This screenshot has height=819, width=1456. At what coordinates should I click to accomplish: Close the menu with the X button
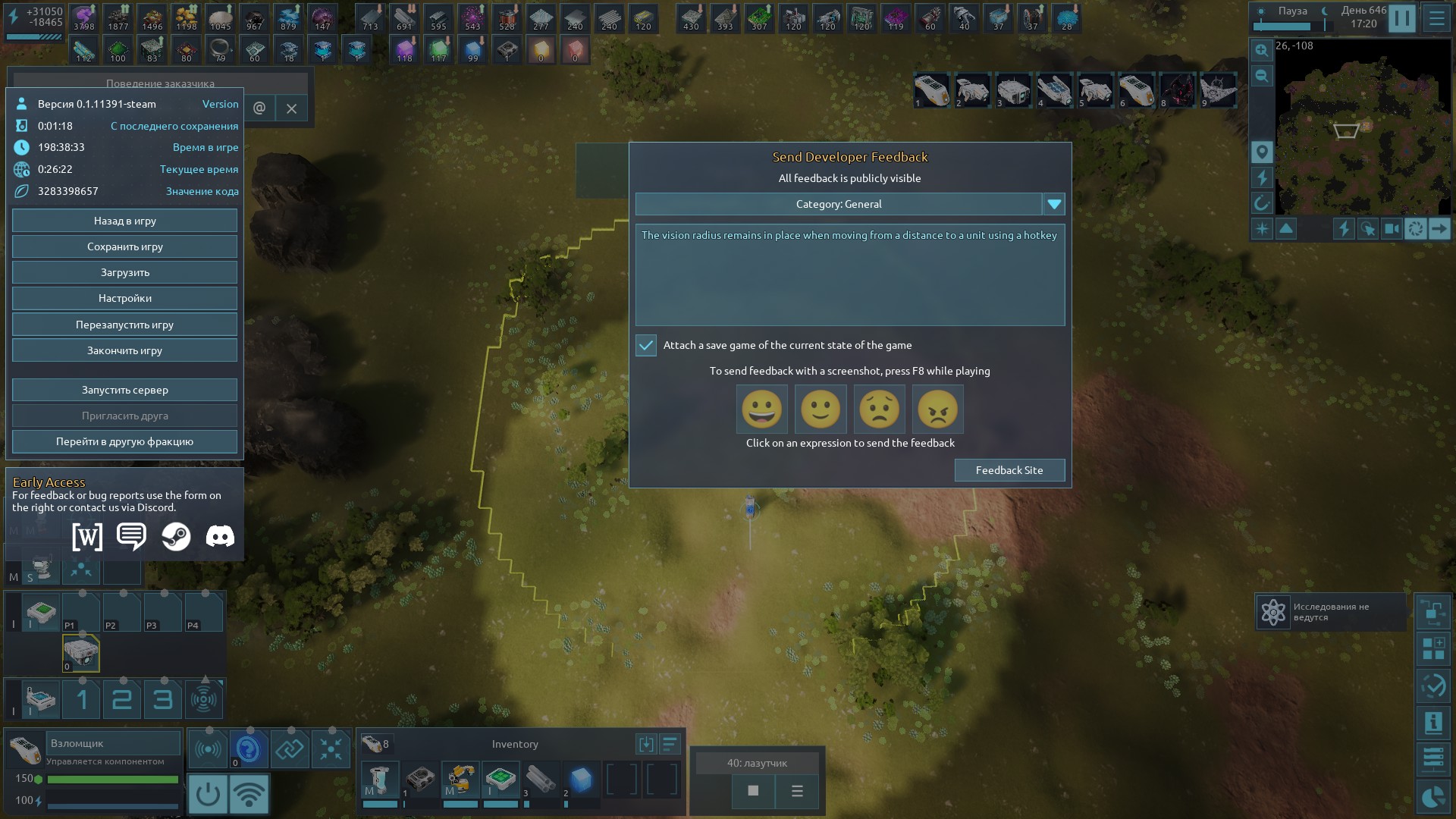click(291, 108)
